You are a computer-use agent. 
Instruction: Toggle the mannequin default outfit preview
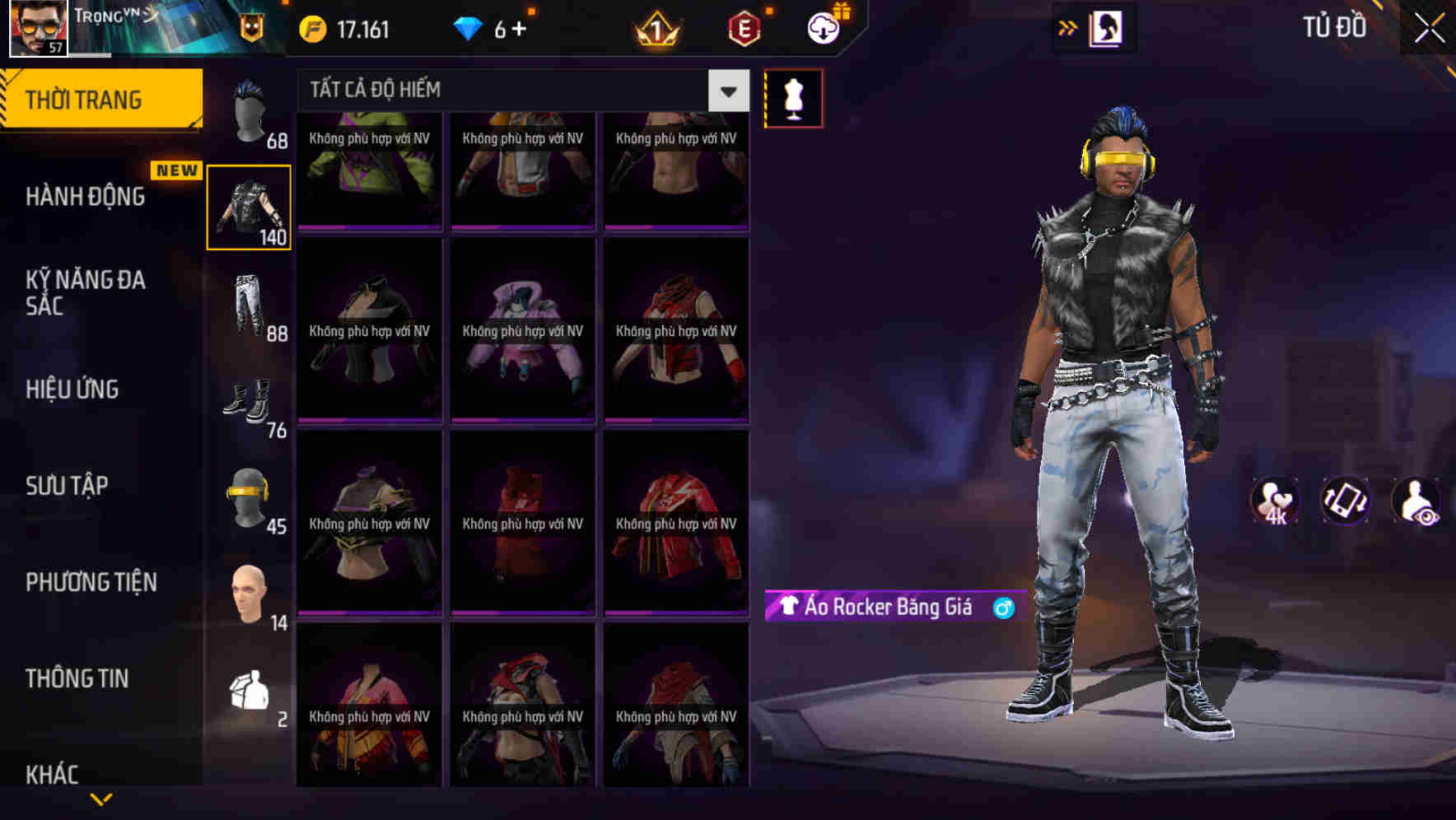[793, 97]
